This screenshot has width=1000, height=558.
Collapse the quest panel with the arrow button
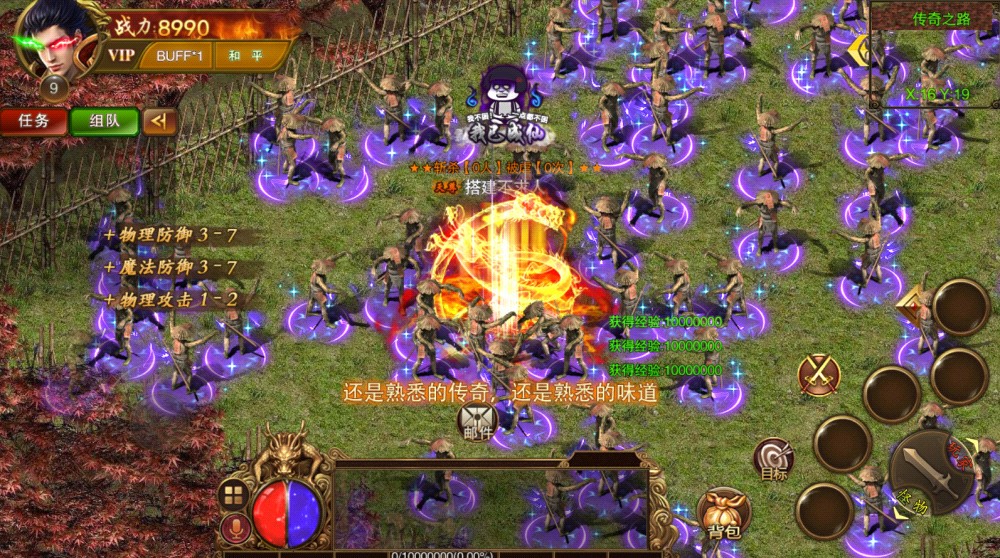(159, 121)
